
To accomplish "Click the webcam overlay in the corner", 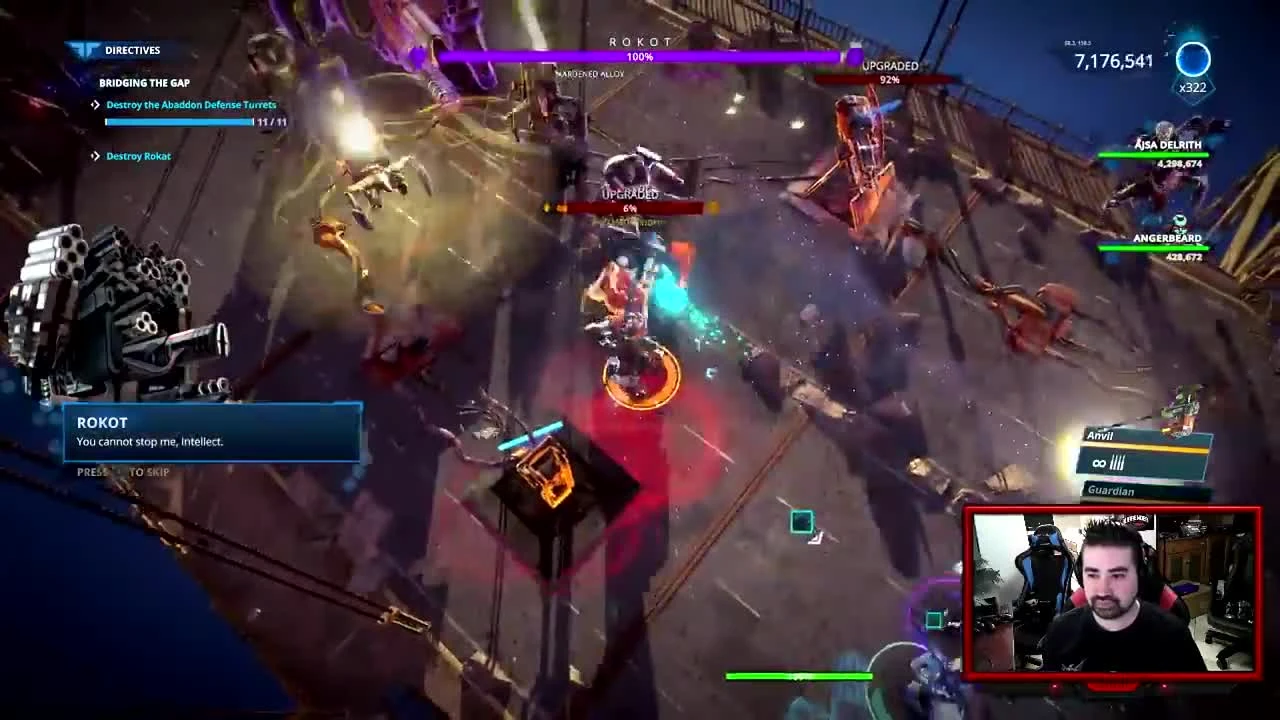I will 1113,592.
